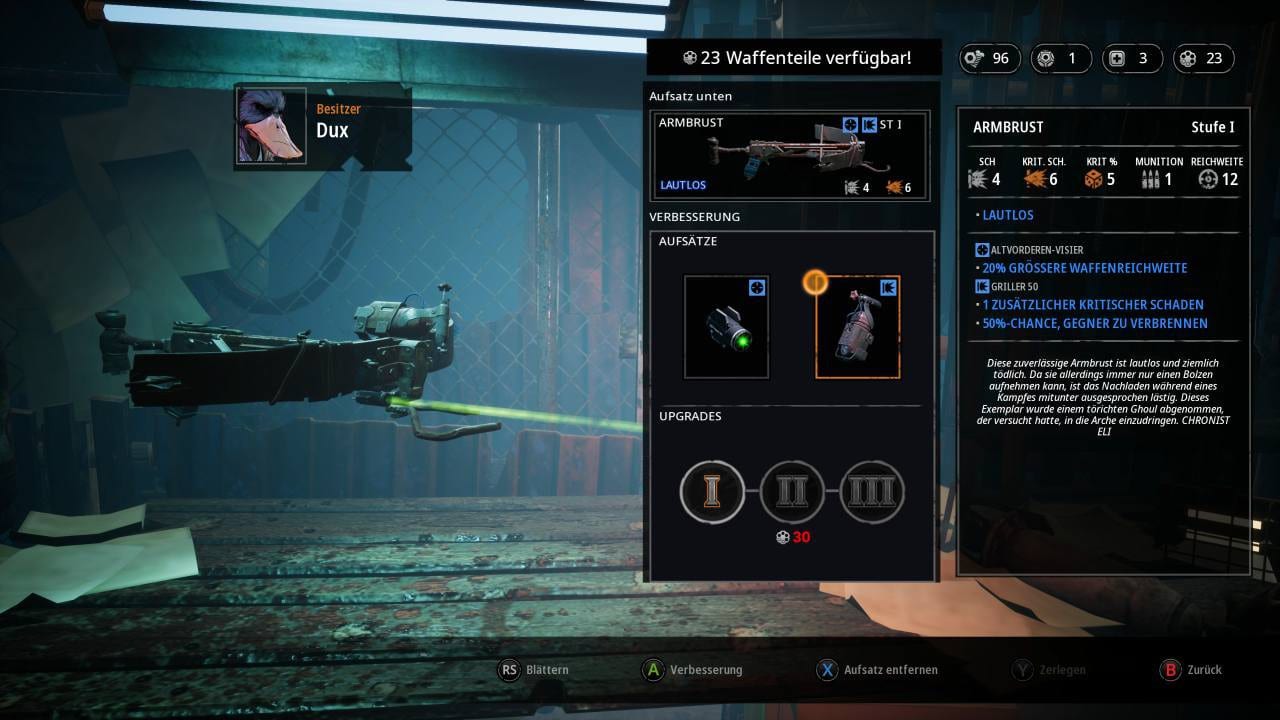Select the Griller 50 attachment slot
The width and height of the screenshot is (1280, 720).
click(x=858, y=327)
